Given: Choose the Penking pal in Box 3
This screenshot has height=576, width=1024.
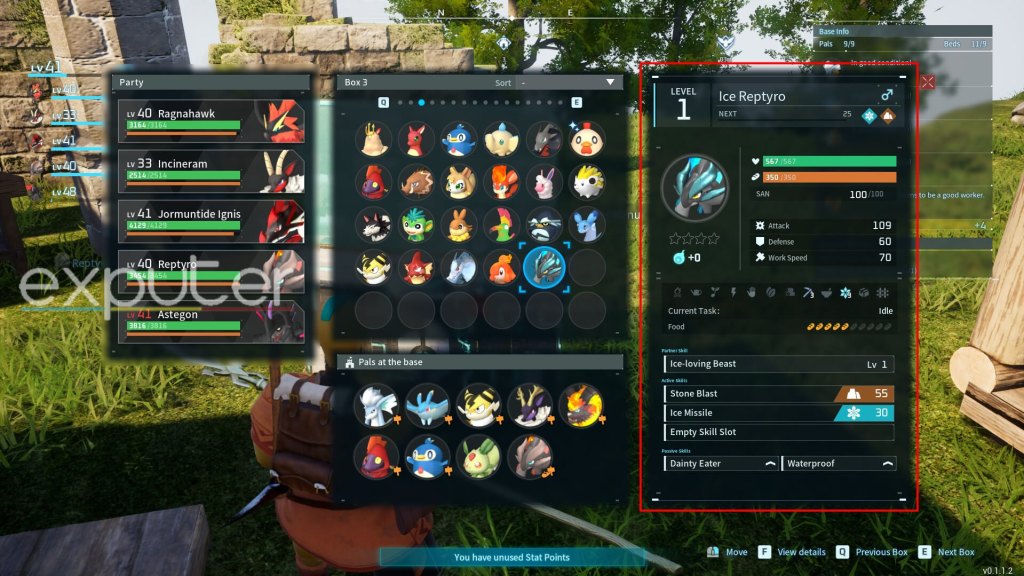Looking at the screenshot, I should pyautogui.click(x=545, y=225).
